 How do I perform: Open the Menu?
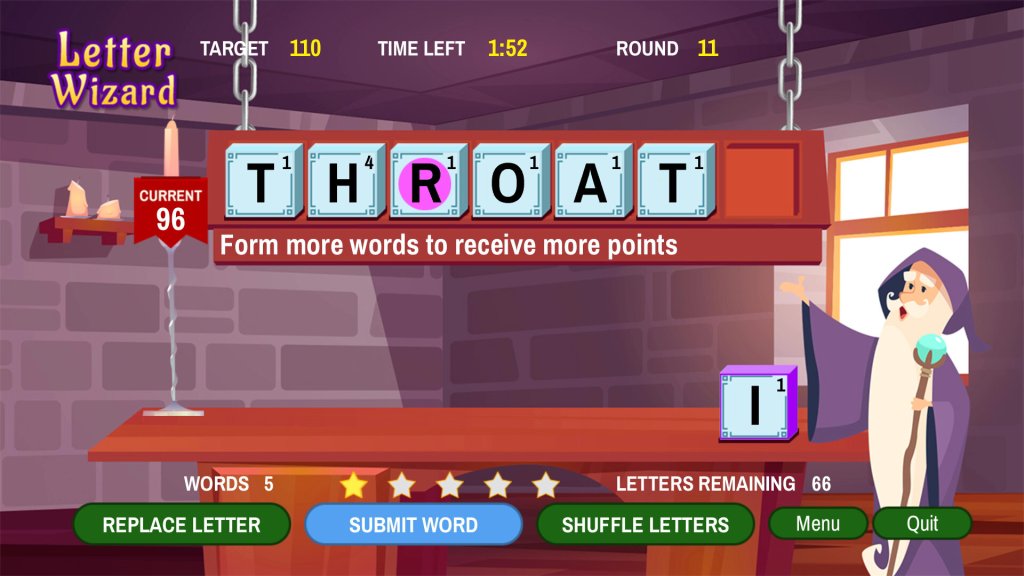coord(818,523)
